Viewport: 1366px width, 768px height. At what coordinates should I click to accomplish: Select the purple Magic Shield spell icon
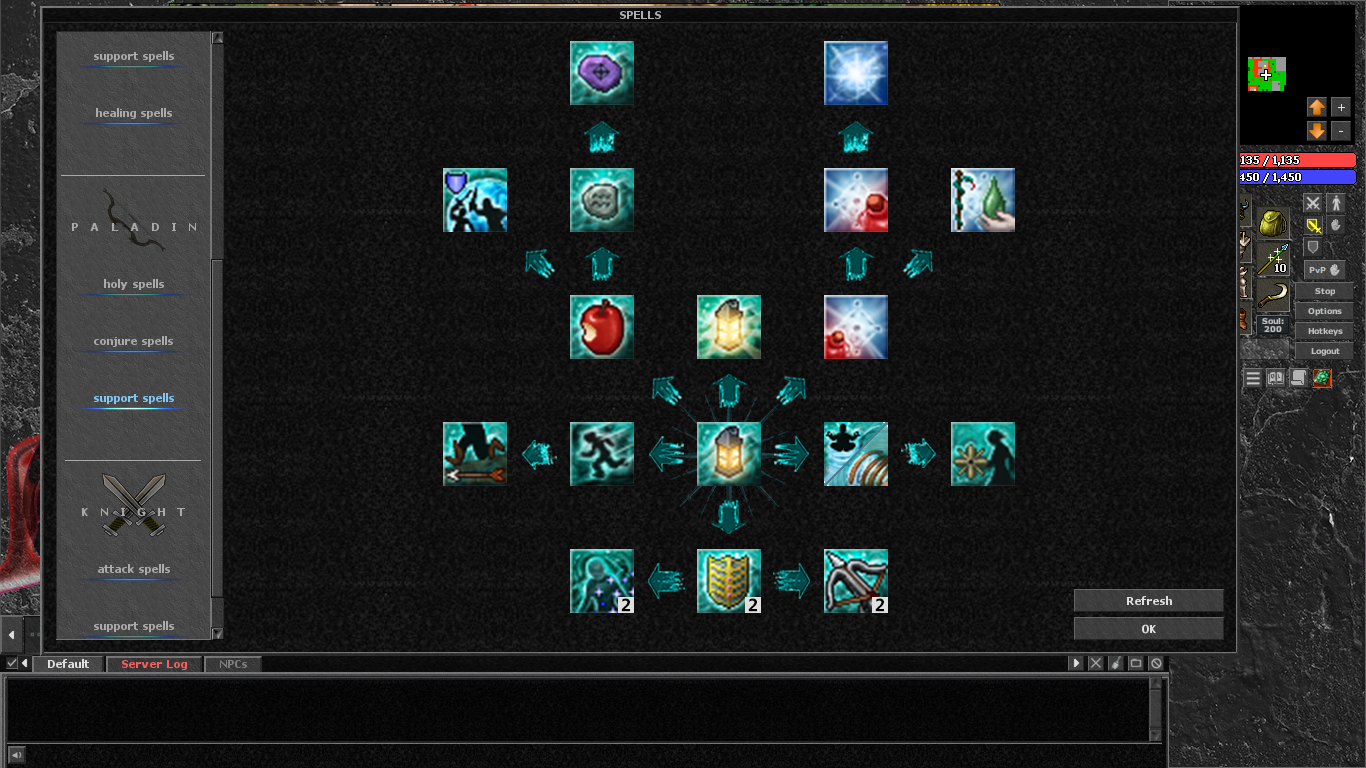pyautogui.click(x=601, y=72)
